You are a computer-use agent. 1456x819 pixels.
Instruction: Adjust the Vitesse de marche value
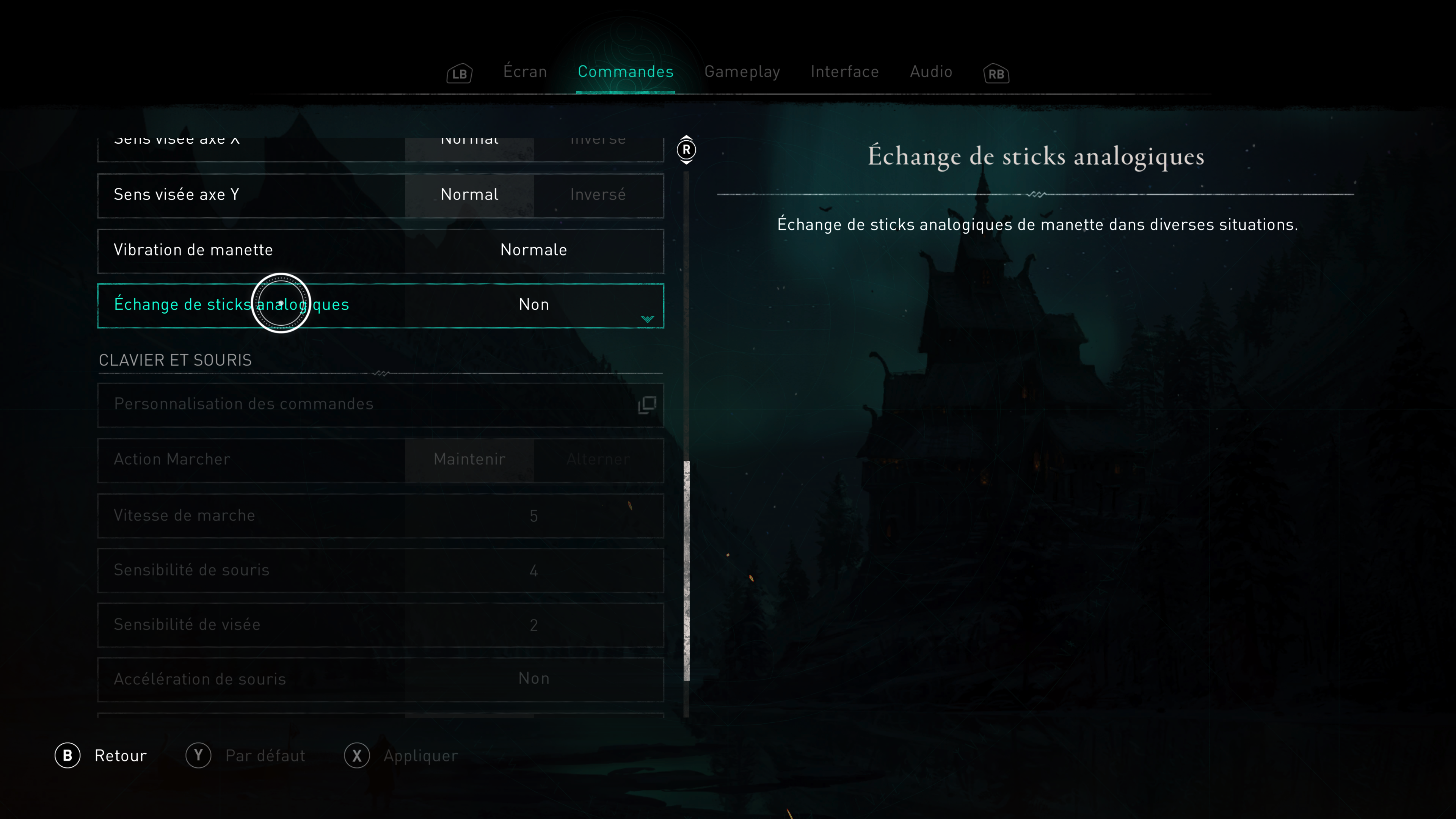[x=533, y=516]
